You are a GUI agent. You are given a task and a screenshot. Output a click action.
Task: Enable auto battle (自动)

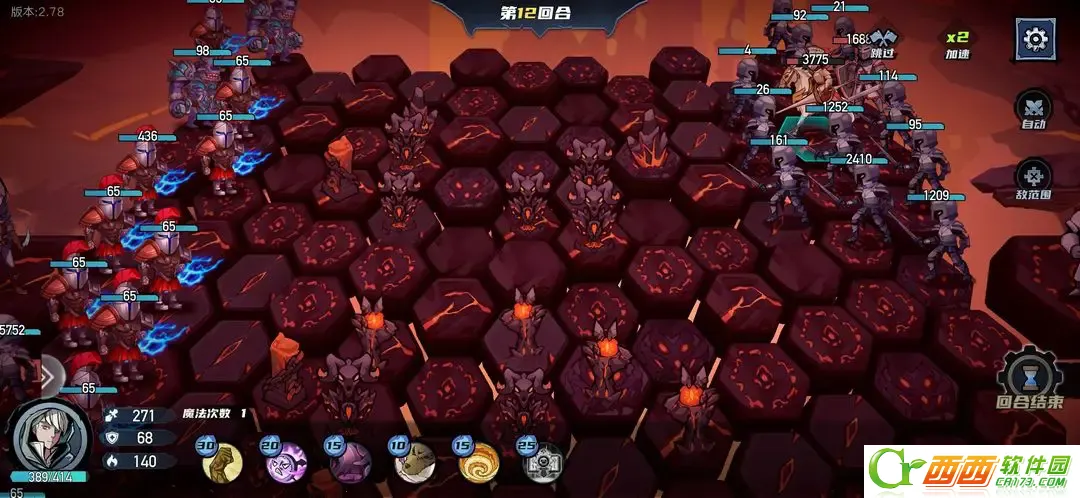pos(1033,110)
